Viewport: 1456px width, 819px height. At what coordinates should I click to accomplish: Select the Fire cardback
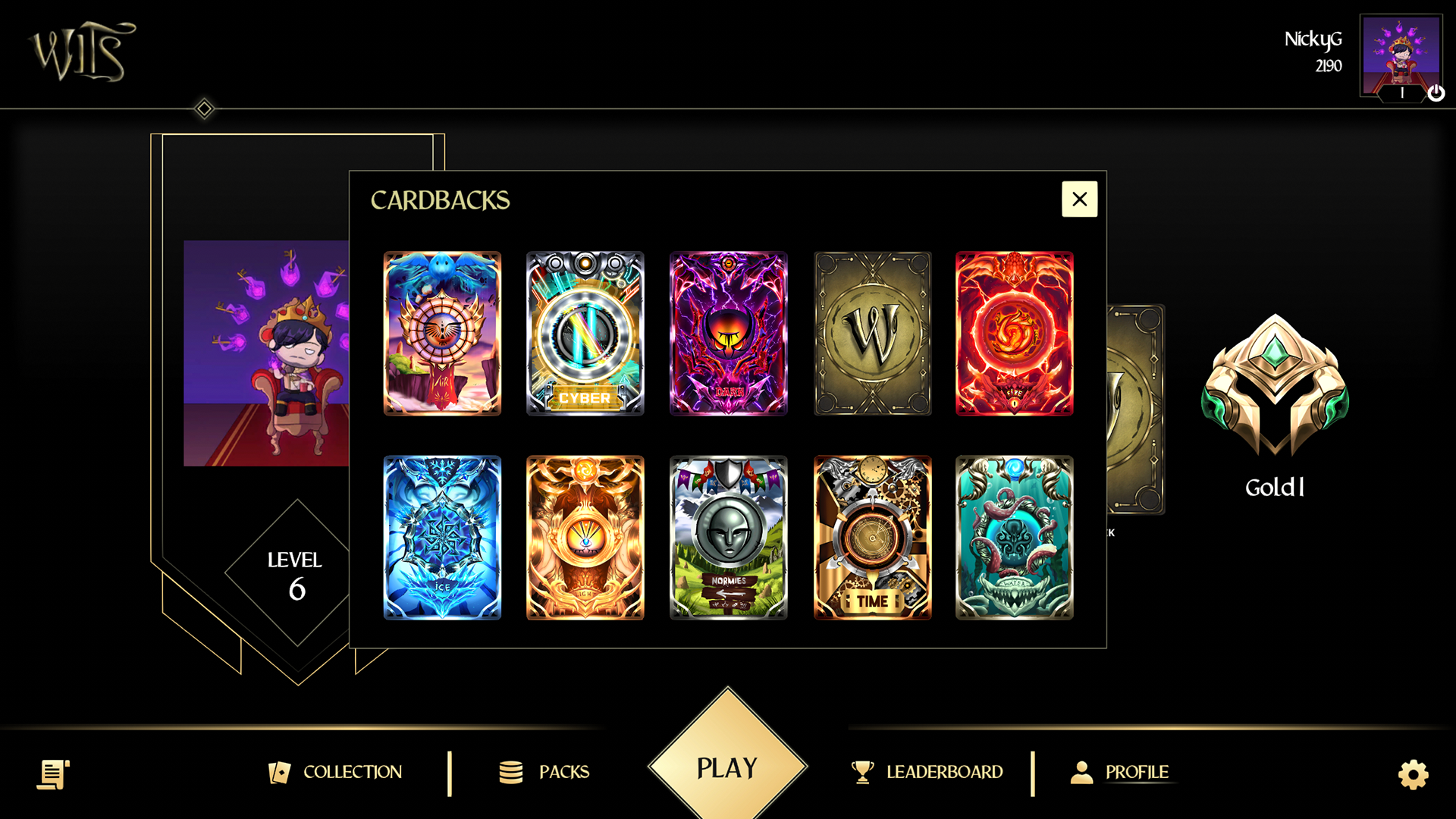[1014, 333]
